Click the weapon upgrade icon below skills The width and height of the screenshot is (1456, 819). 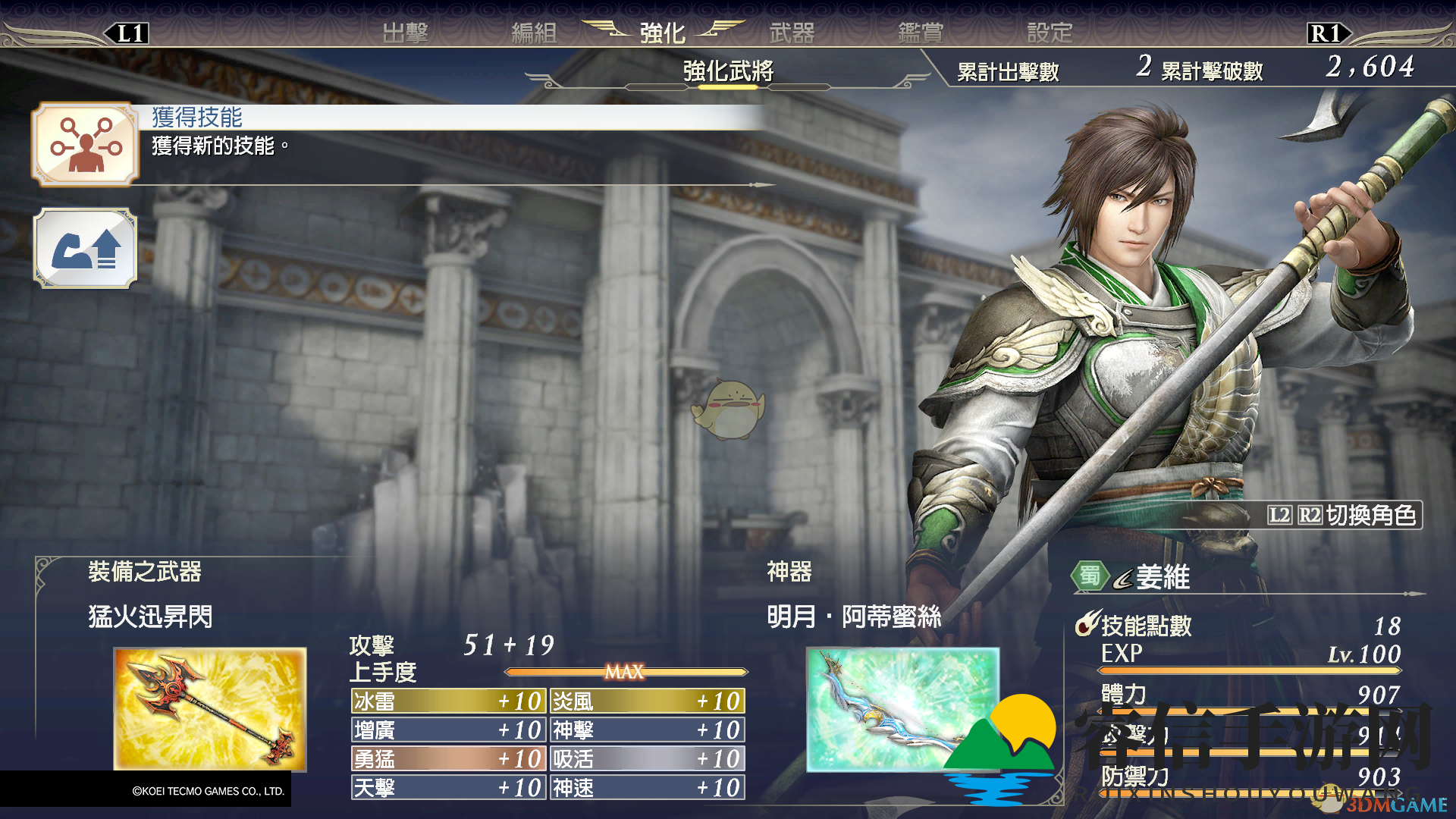tap(86, 250)
